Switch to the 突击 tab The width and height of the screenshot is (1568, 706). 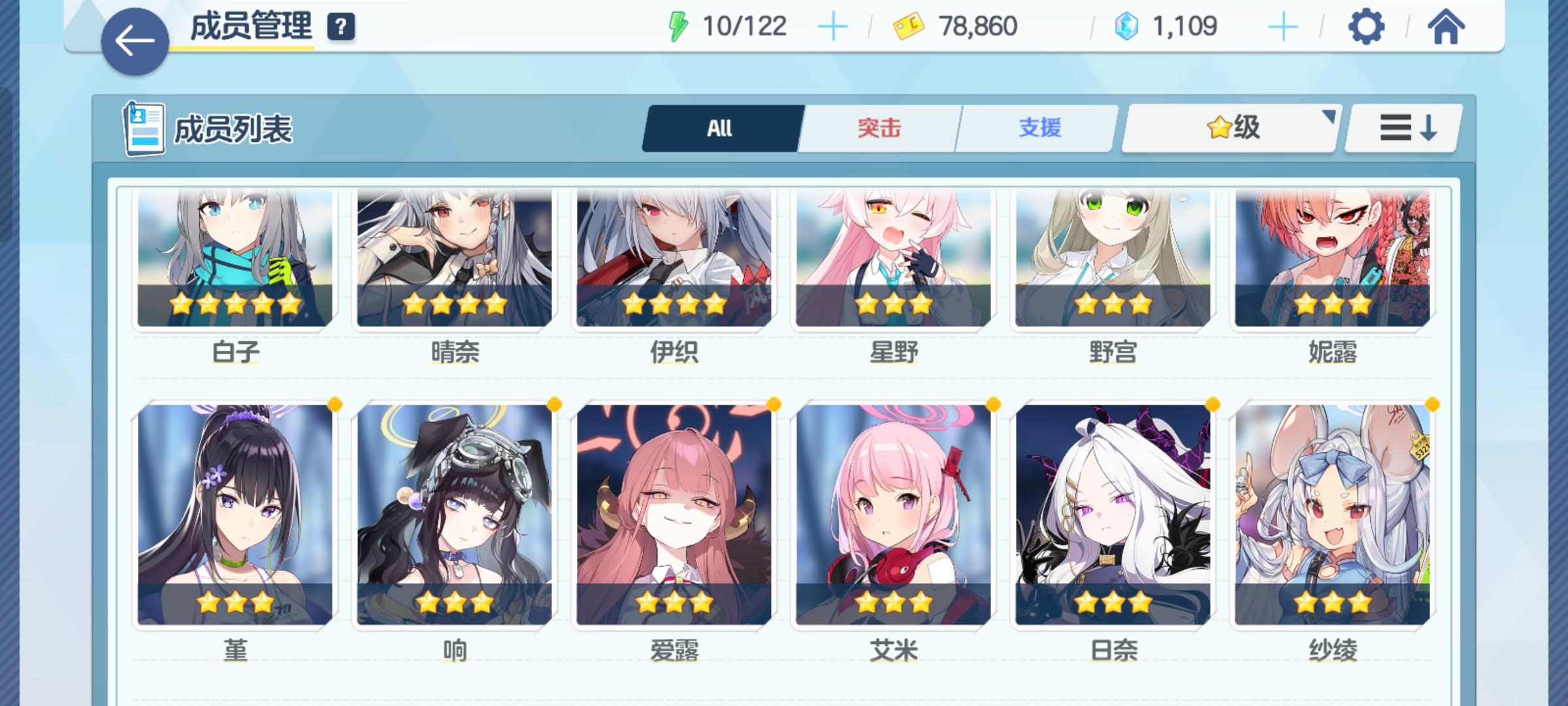point(877,128)
